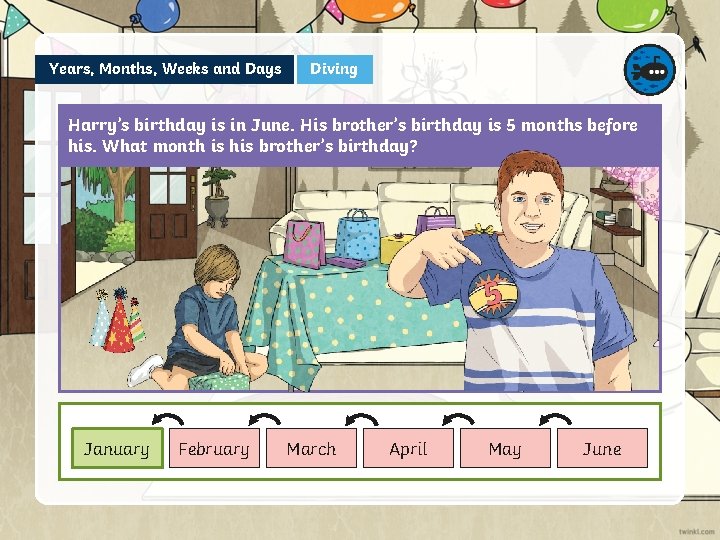Switch to the Diving tab

point(334,69)
